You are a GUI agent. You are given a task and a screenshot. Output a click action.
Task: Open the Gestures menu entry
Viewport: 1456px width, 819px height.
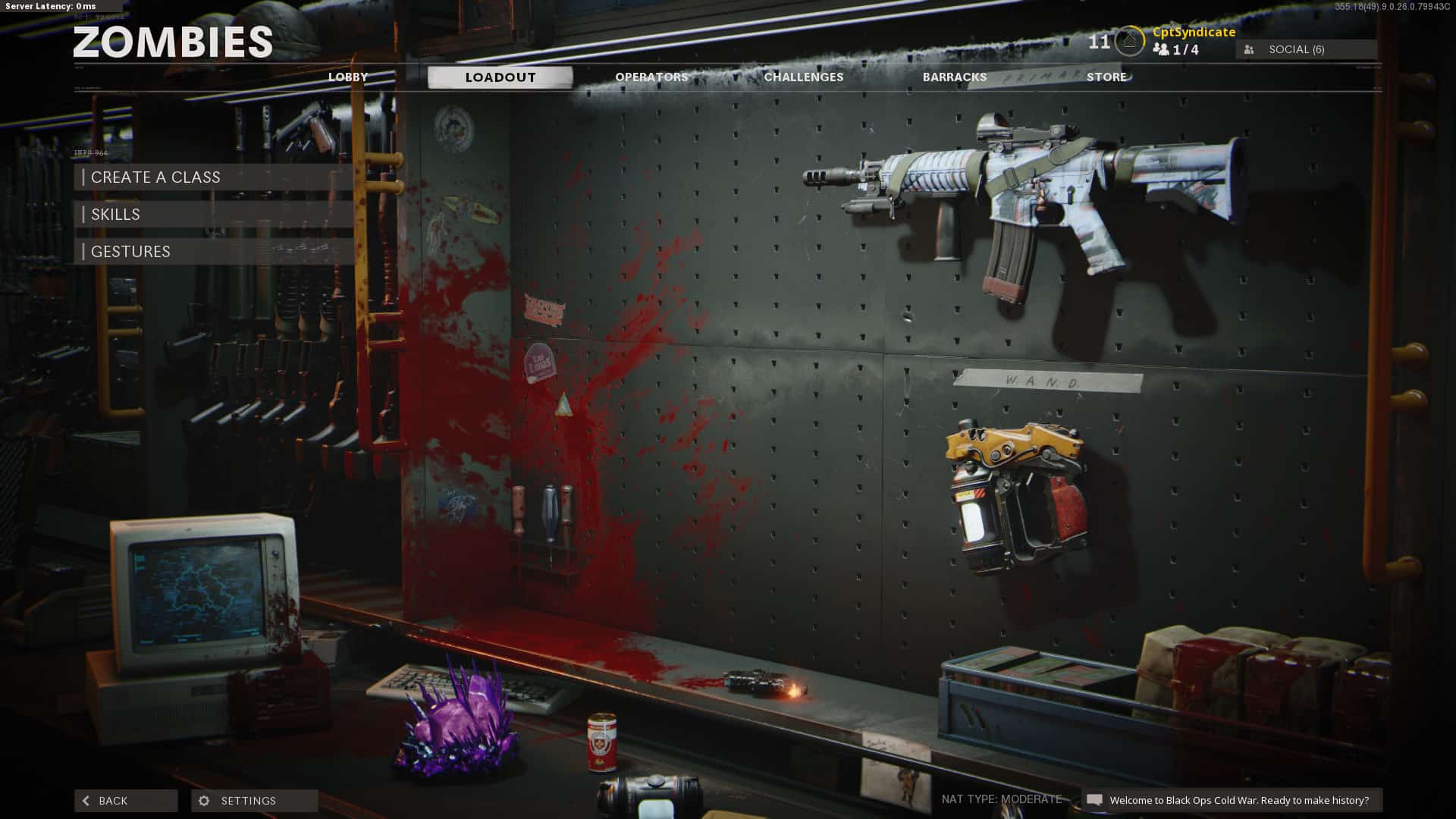(x=215, y=252)
